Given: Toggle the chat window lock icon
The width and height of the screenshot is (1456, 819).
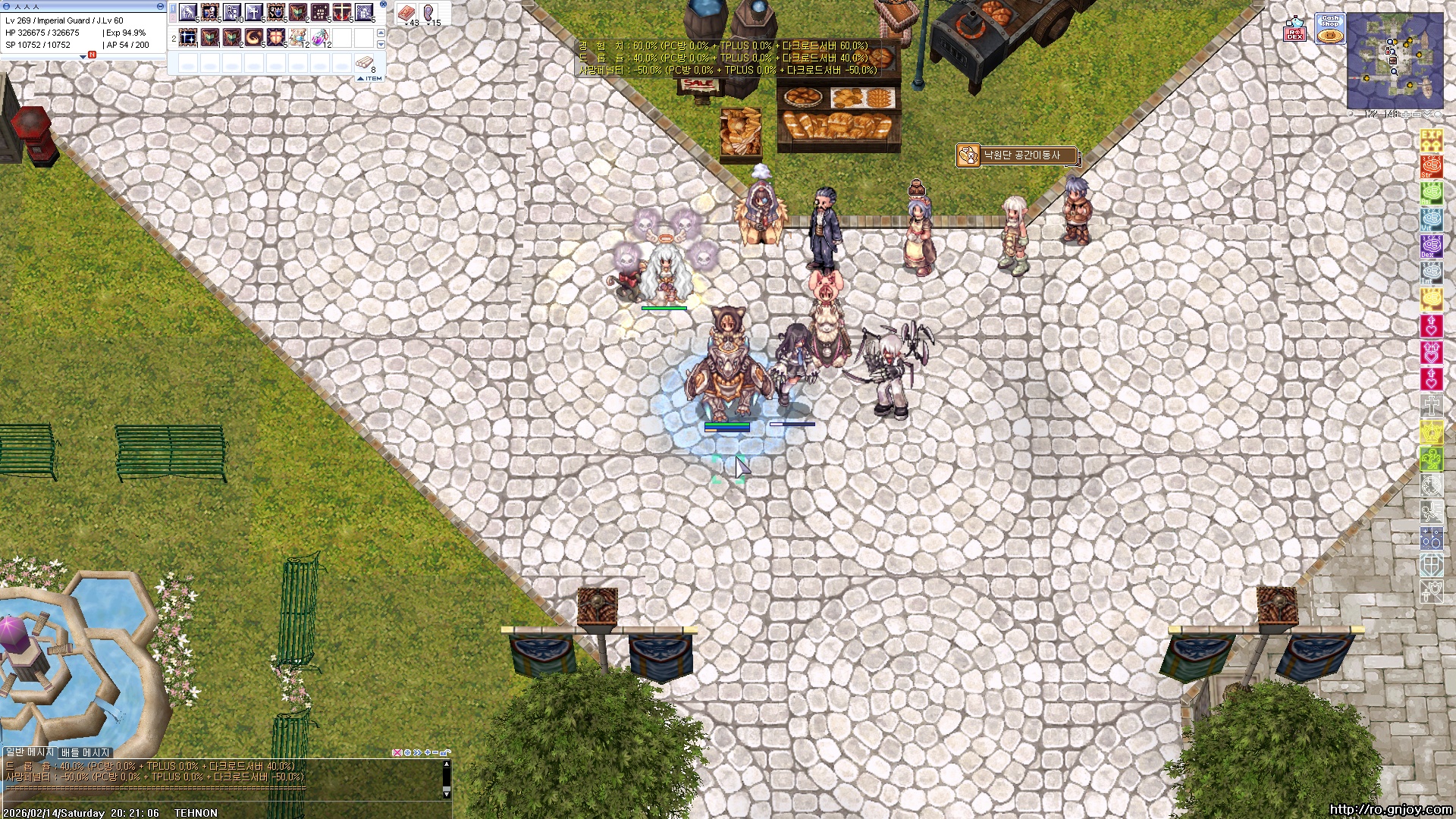Looking at the screenshot, I should 445,753.
